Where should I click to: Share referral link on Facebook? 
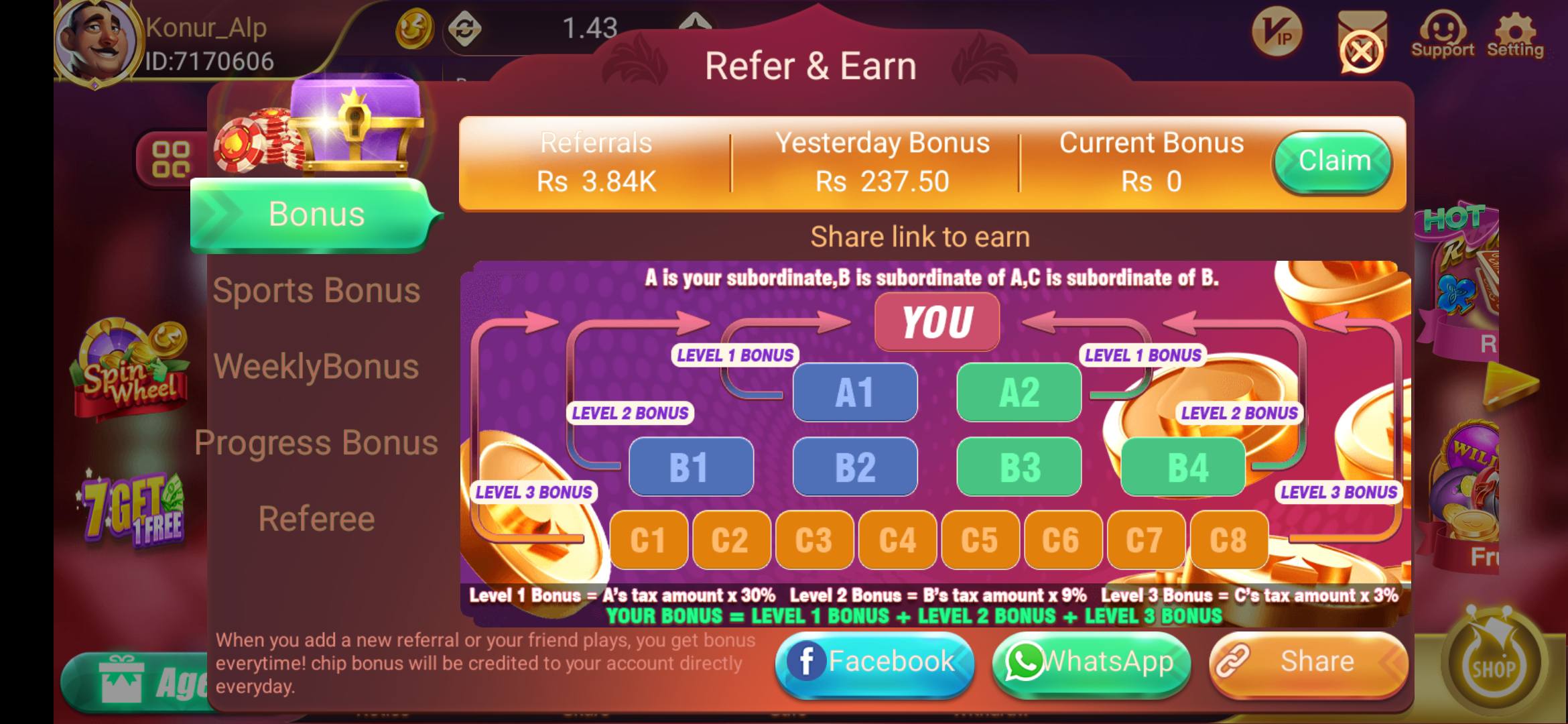(x=873, y=660)
